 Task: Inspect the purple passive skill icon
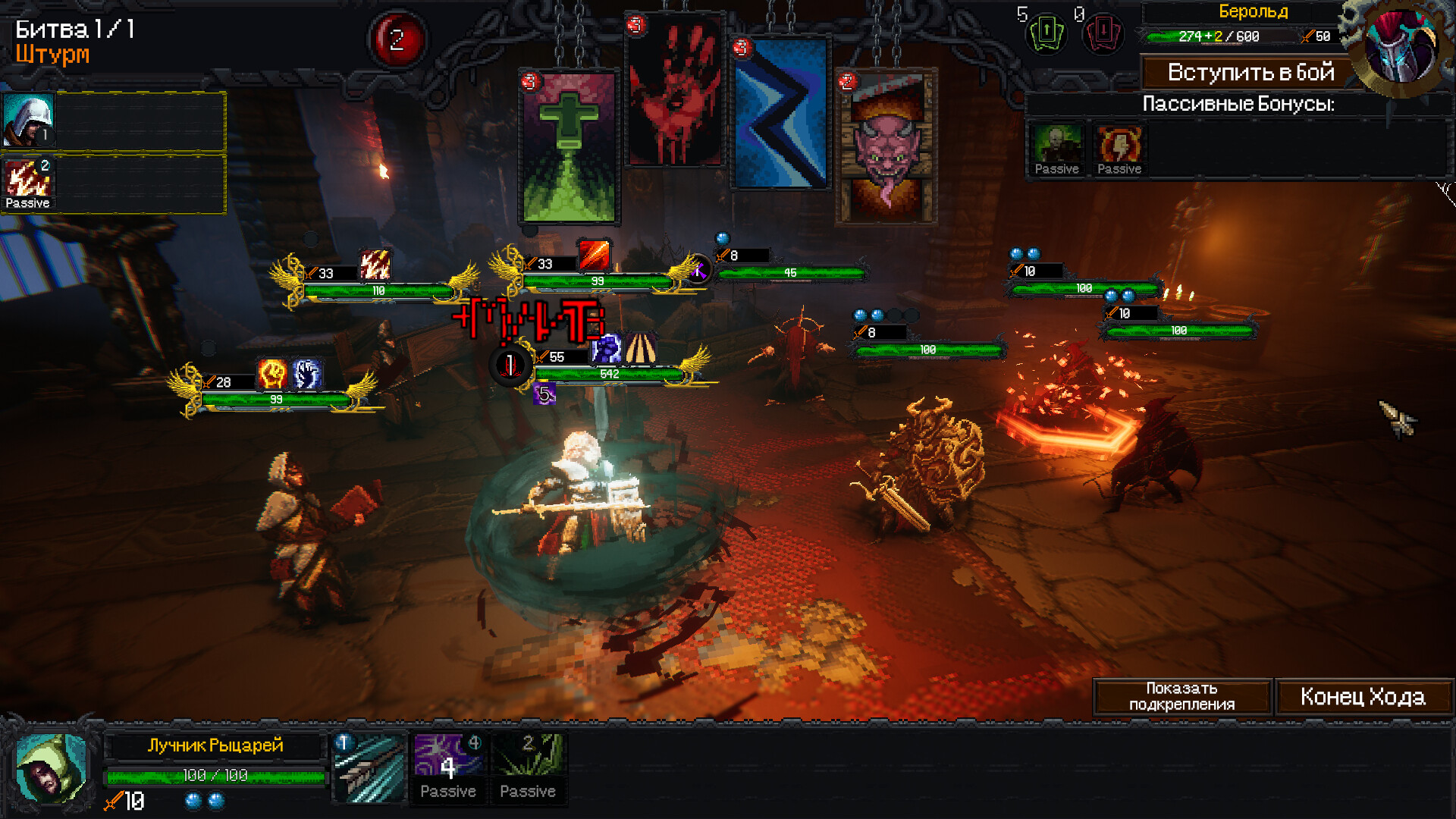pos(448,767)
